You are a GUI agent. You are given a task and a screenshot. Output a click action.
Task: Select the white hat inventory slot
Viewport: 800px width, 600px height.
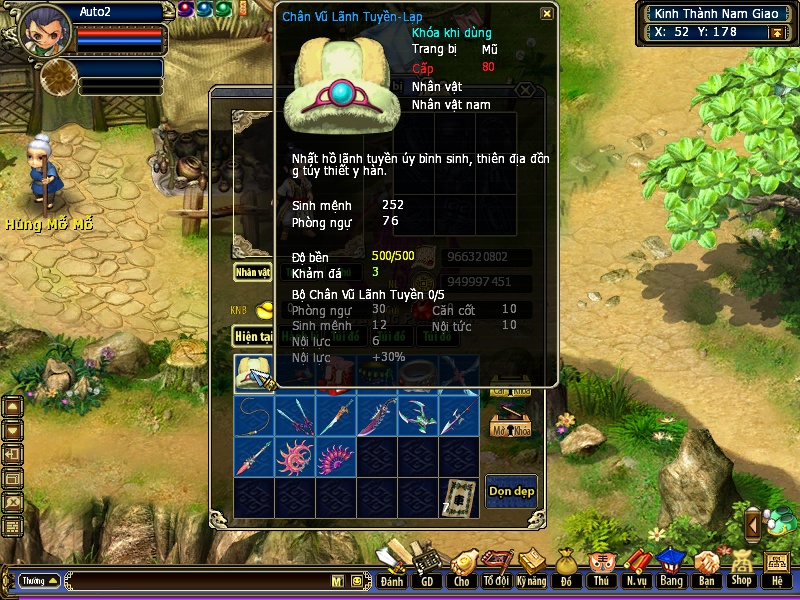pos(255,373)
